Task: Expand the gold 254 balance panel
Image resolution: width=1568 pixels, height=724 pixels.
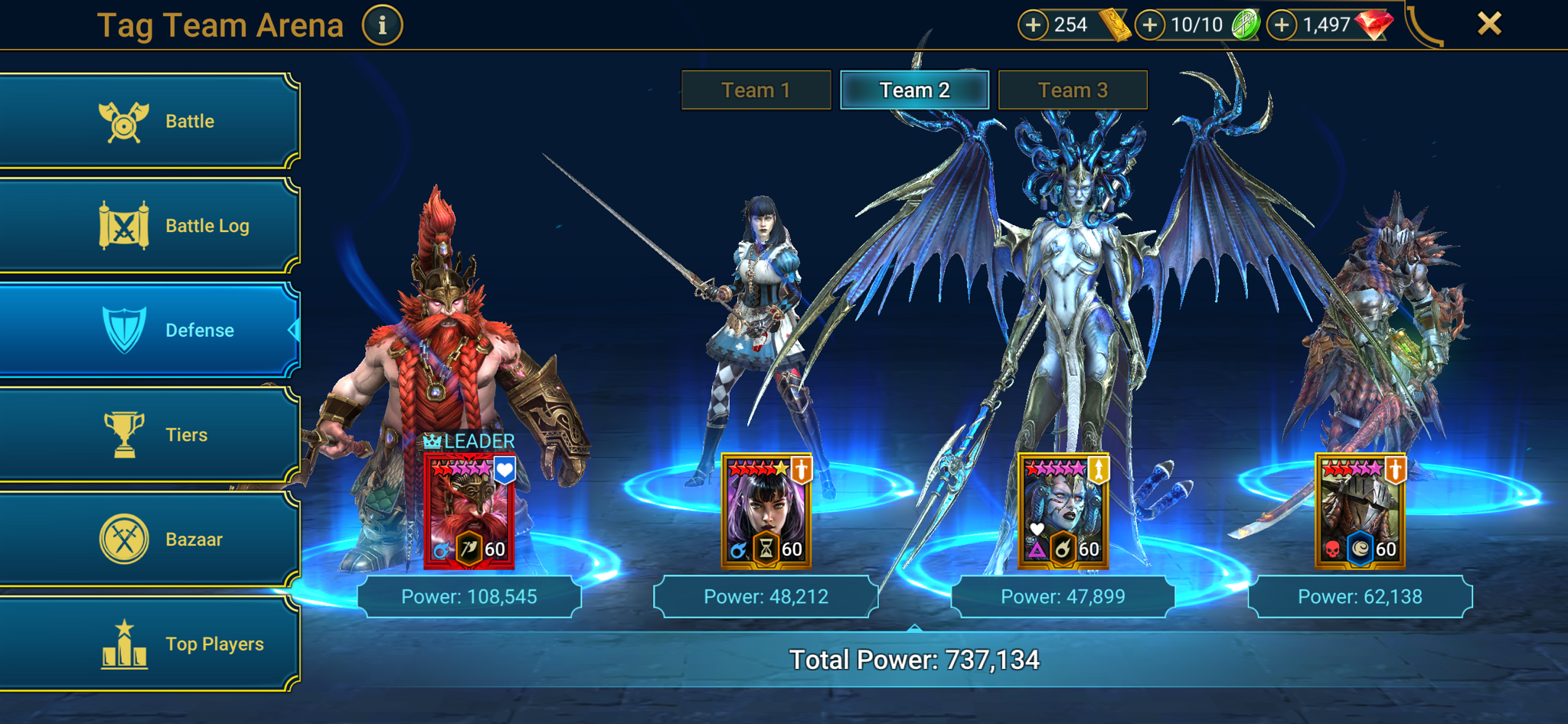Action: pyautogui.click(x=1034, y=24)
